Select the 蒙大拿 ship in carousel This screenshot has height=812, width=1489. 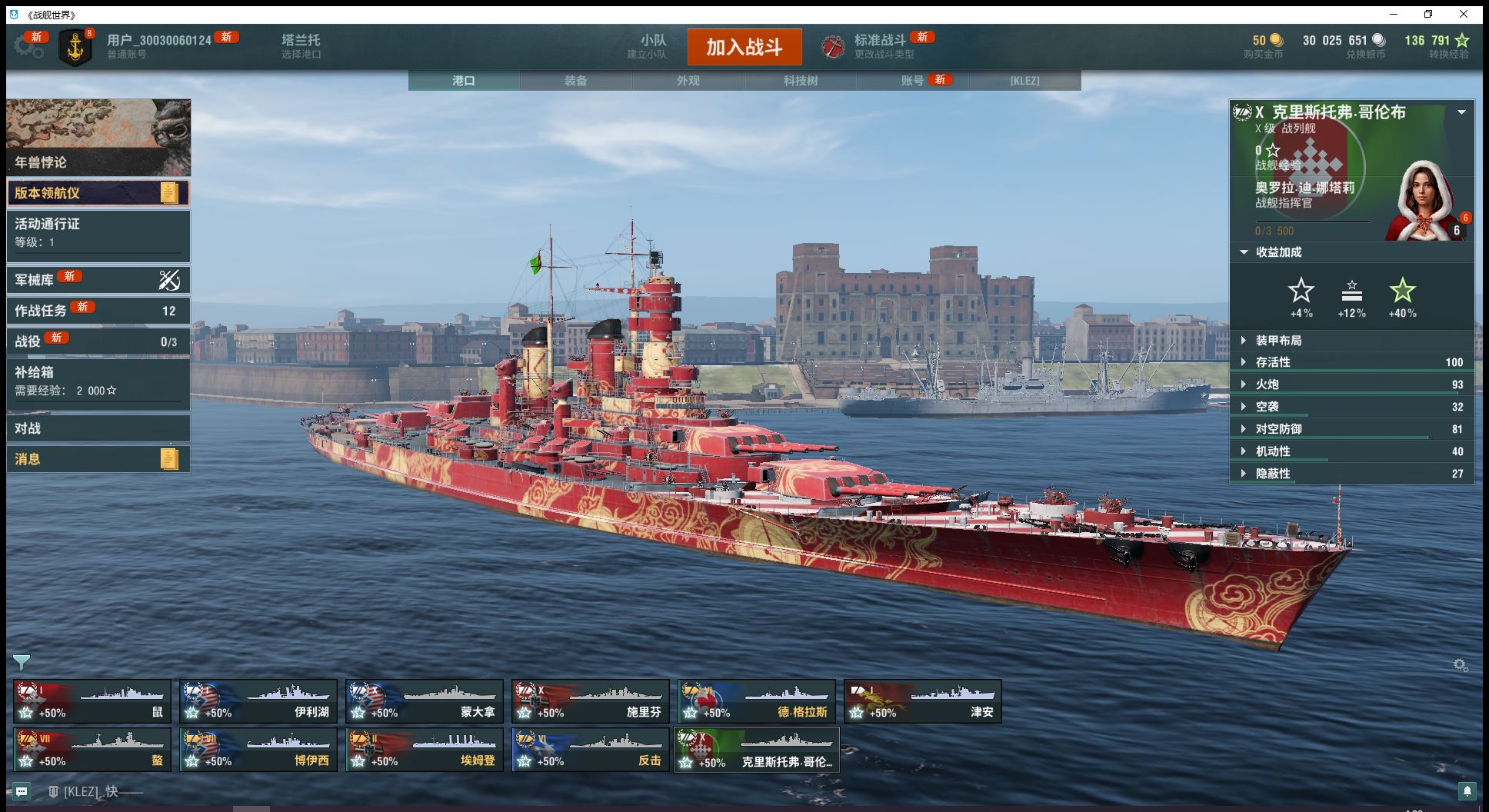tap(425, 701)
